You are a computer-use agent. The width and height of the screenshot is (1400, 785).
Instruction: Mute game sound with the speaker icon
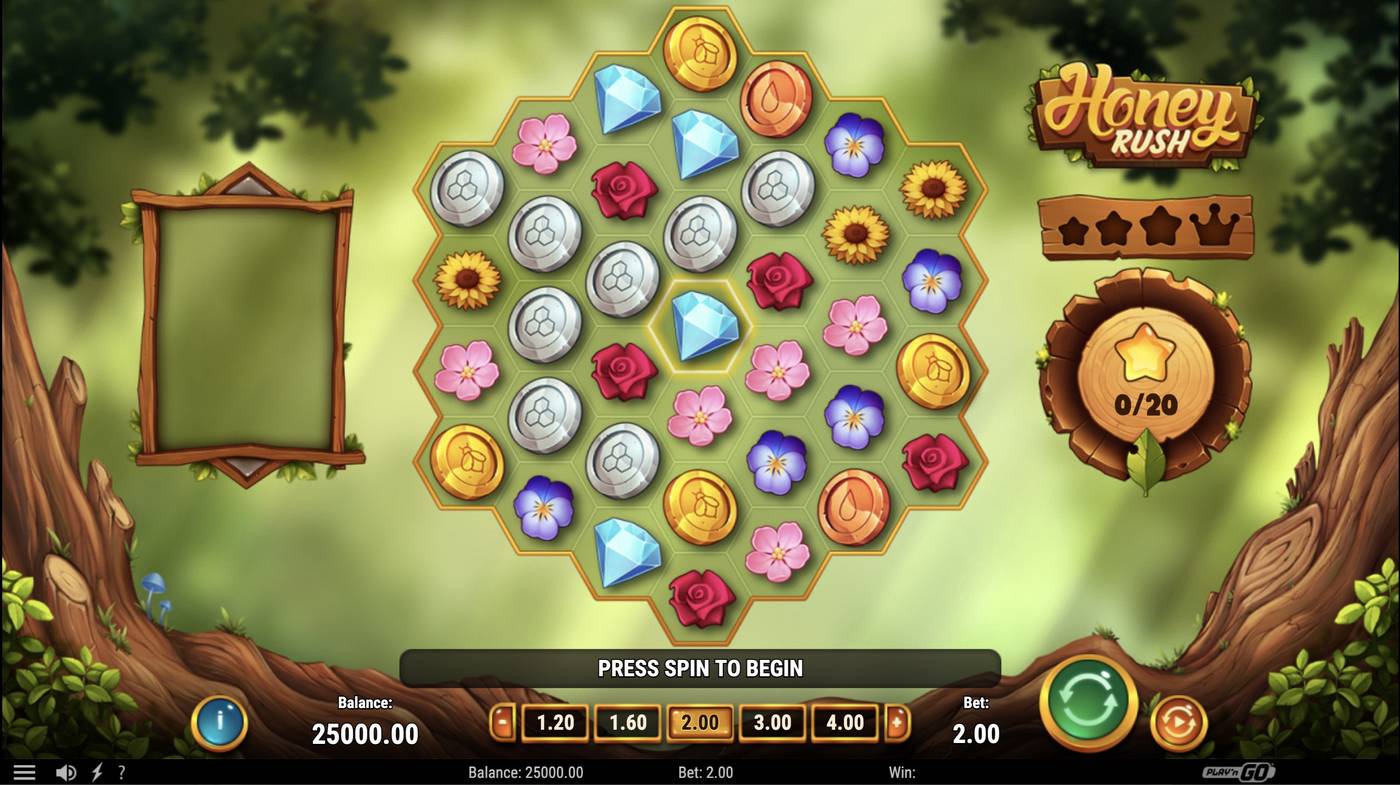click(66, 771)
